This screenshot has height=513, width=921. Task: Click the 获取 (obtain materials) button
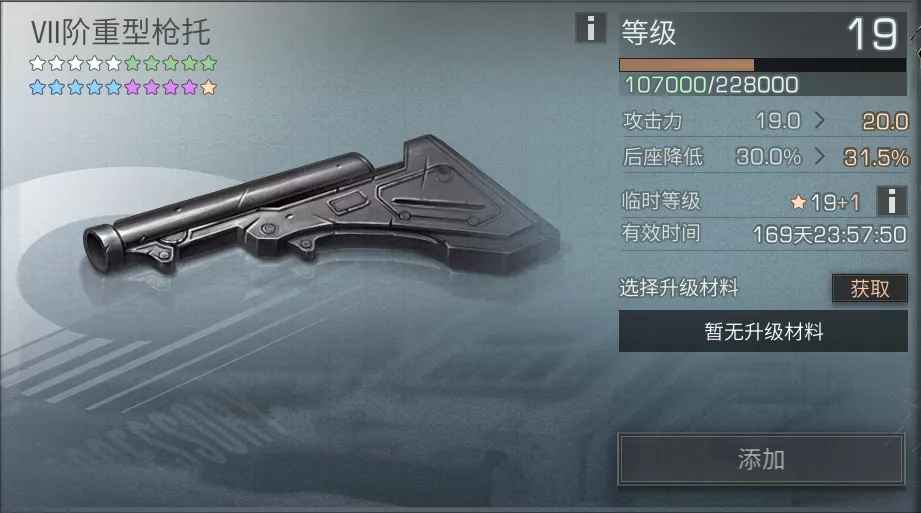[x=869, y=289]
